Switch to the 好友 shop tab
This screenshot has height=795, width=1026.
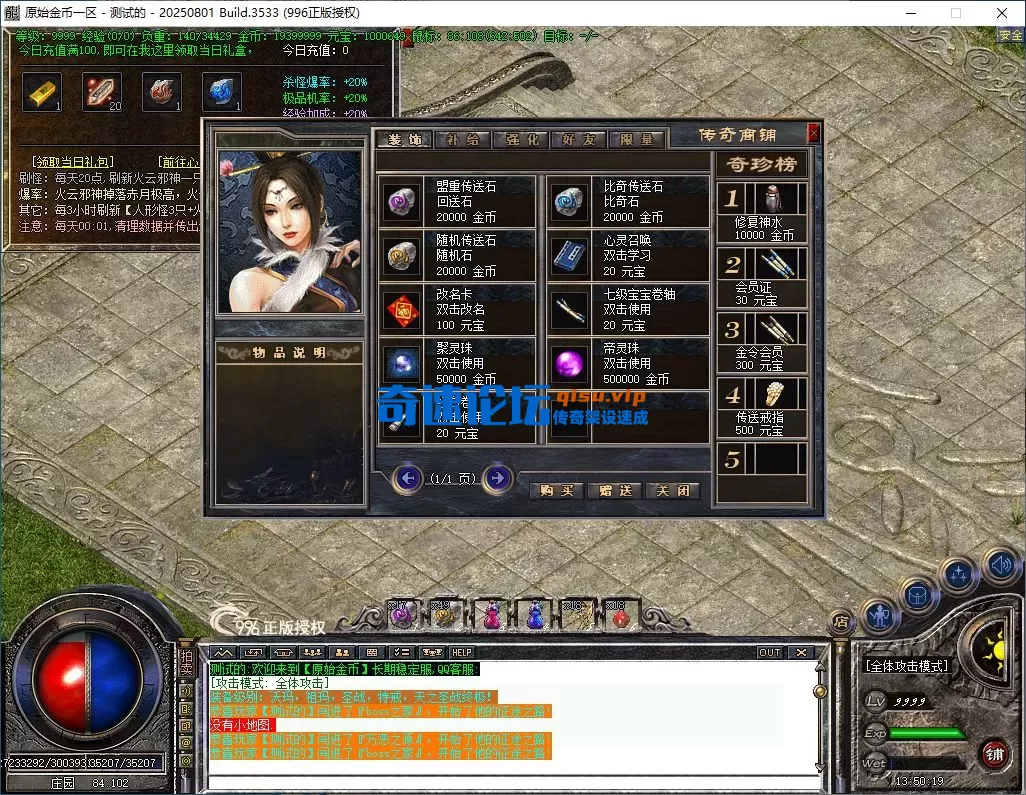578,140
